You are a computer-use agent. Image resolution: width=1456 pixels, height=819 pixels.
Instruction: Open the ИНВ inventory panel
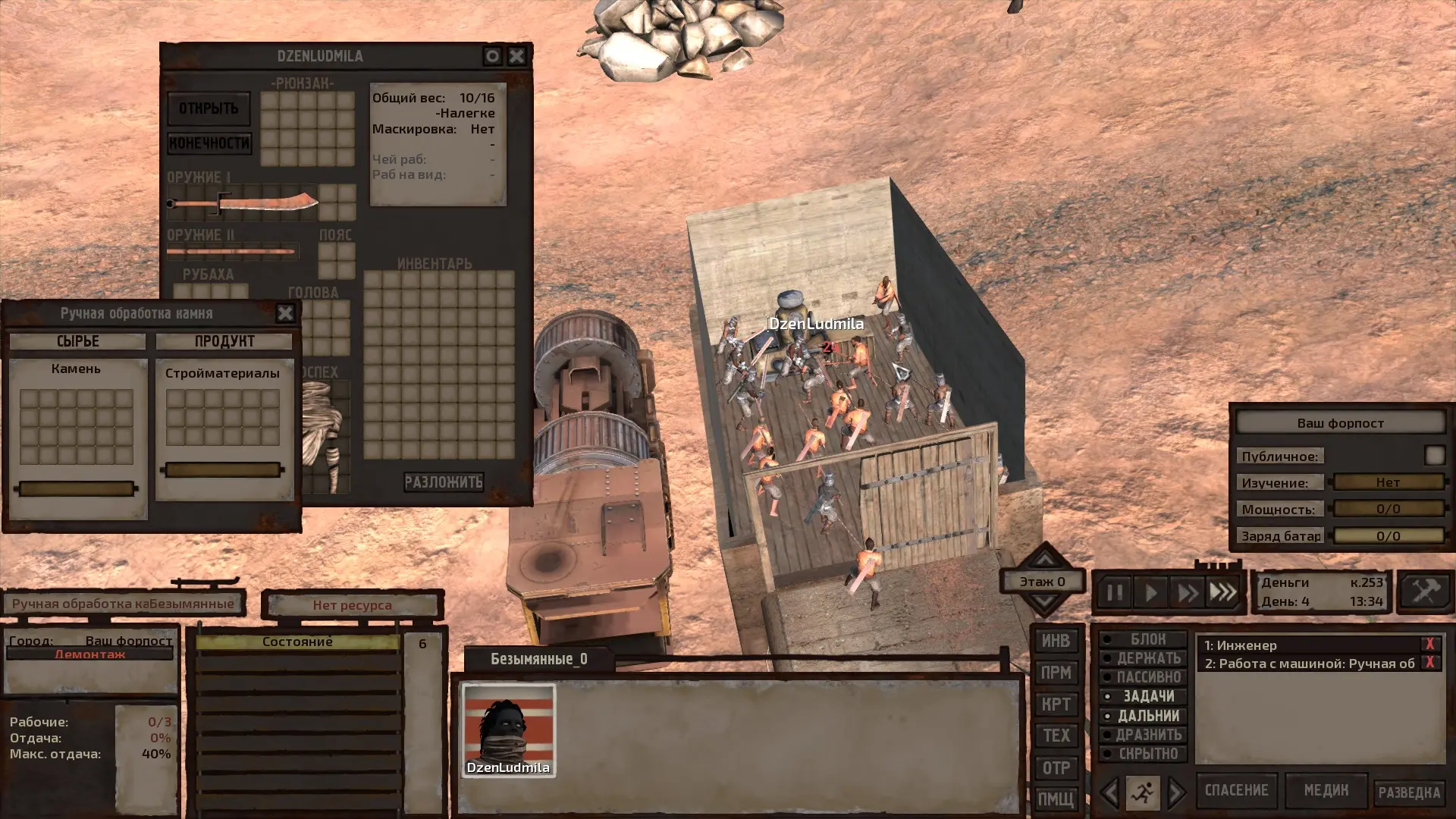click(x=1056, y=642)
